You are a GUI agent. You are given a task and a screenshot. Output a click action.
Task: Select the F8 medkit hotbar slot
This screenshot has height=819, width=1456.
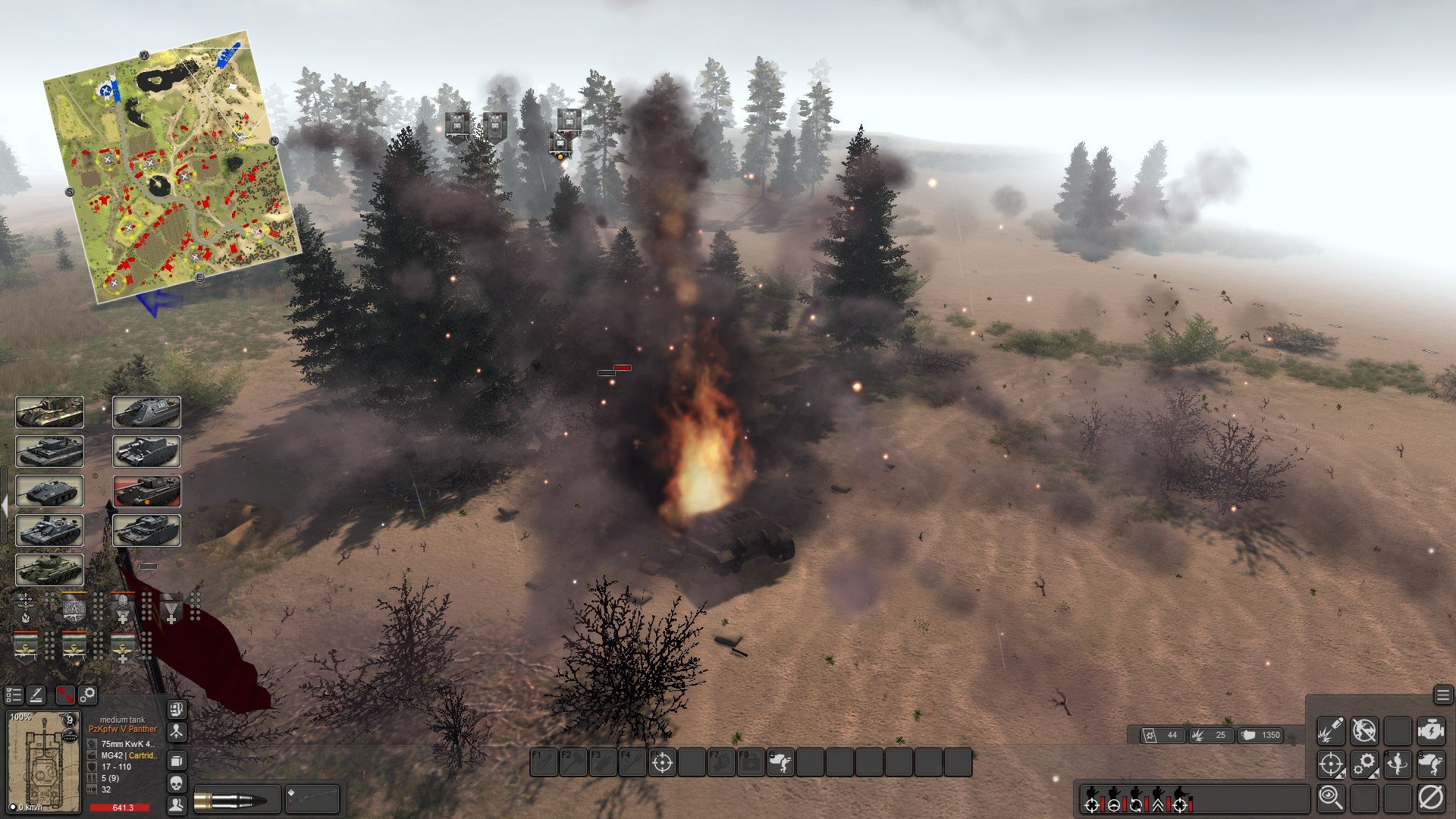751,762
